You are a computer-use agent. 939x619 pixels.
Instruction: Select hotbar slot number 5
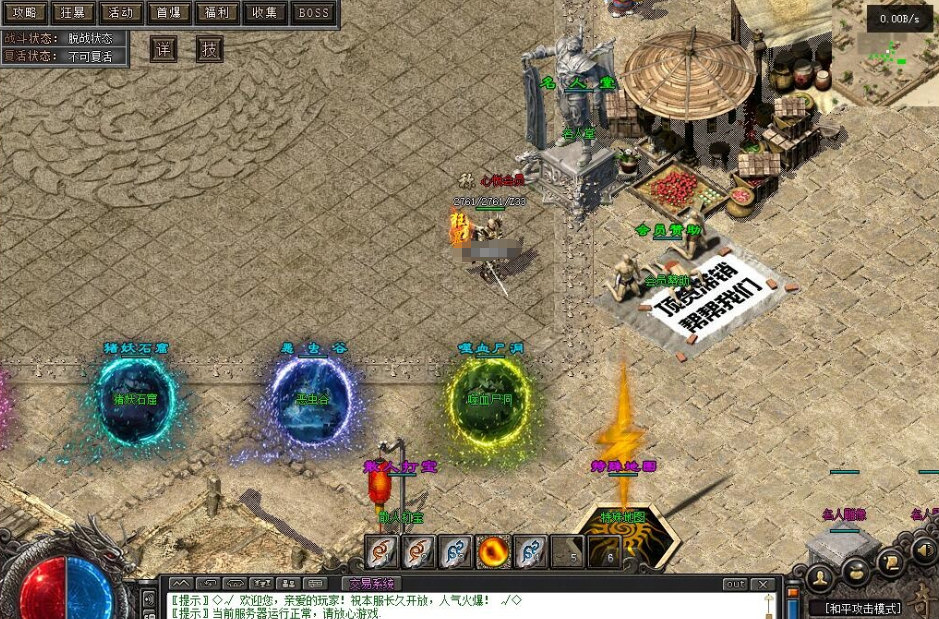tap(568, 551)
